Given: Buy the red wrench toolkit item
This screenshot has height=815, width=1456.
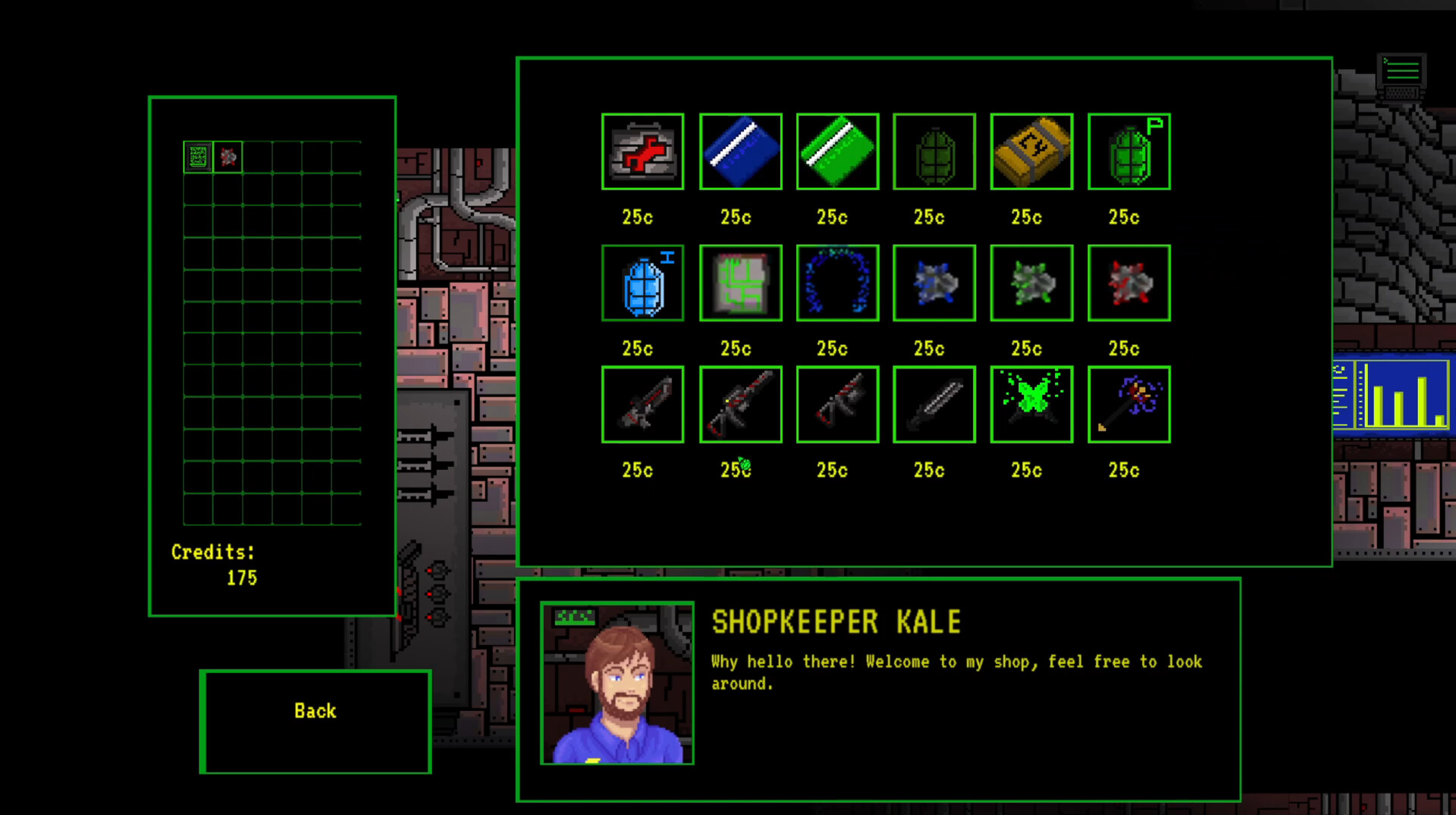Looking at the screenshot, I should point(643,152).
